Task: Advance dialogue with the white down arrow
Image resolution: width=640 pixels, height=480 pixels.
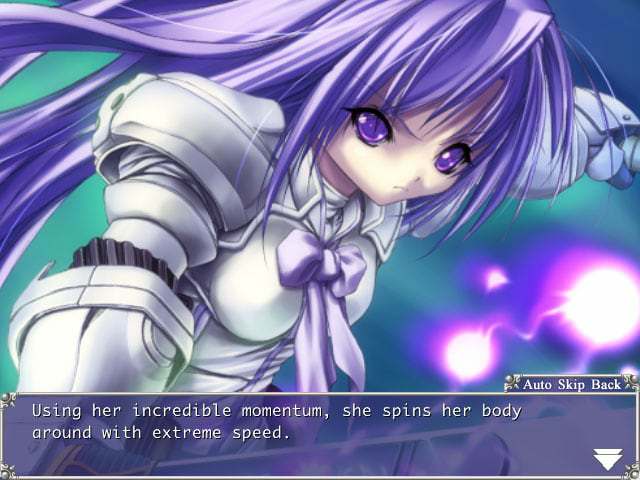Action: click(x=607, y=459)
